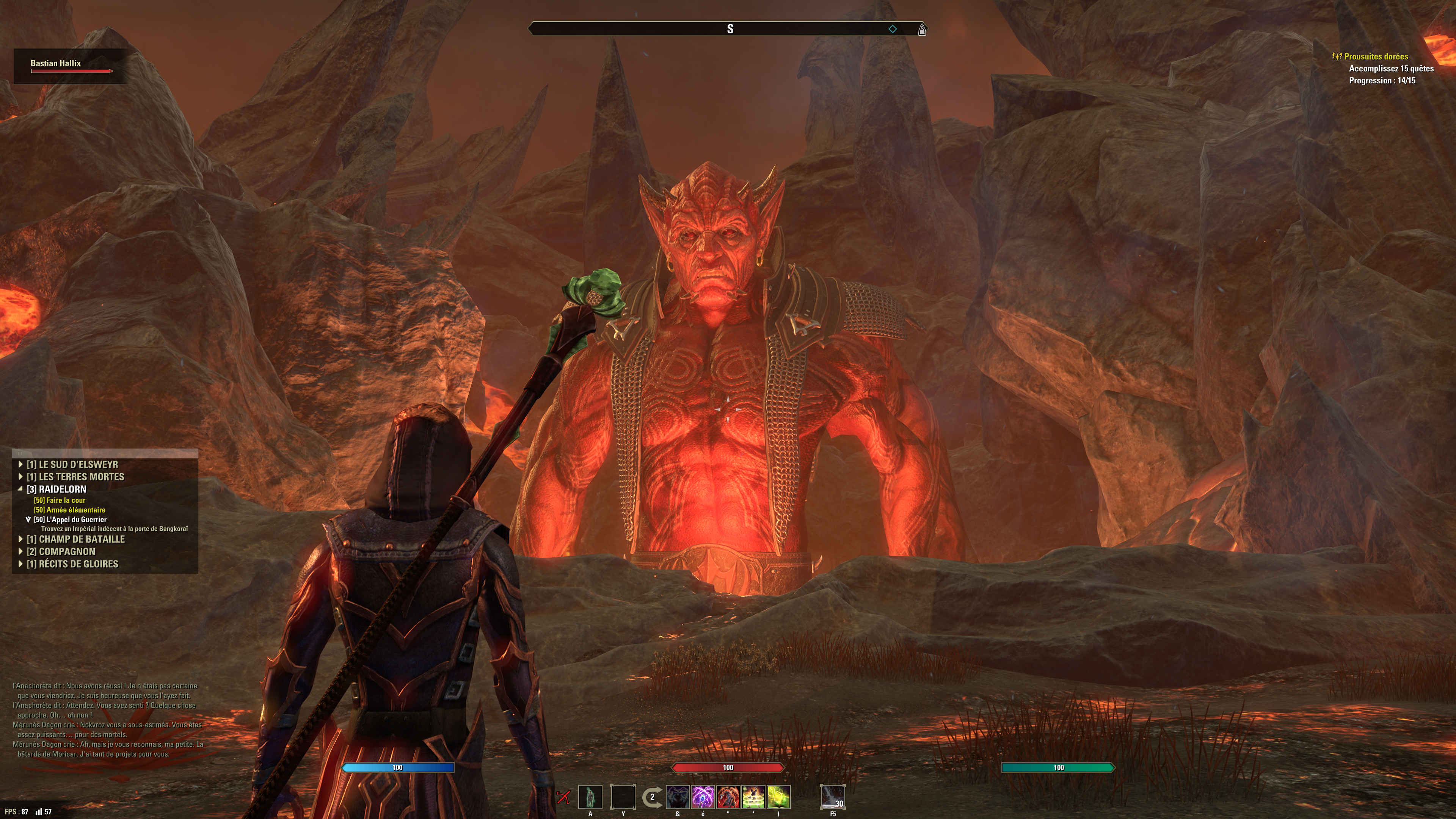Screen dimensions: 1456x819
Task: Select the Faire la cour quest
Action: (x=60, y=500)
